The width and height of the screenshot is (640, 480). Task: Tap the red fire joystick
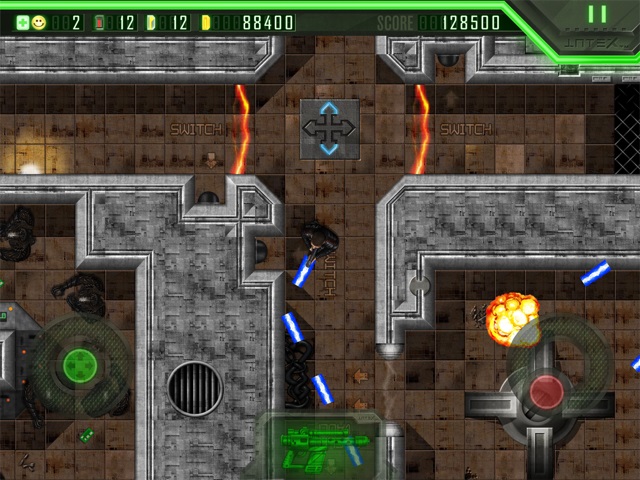(547, 391)
